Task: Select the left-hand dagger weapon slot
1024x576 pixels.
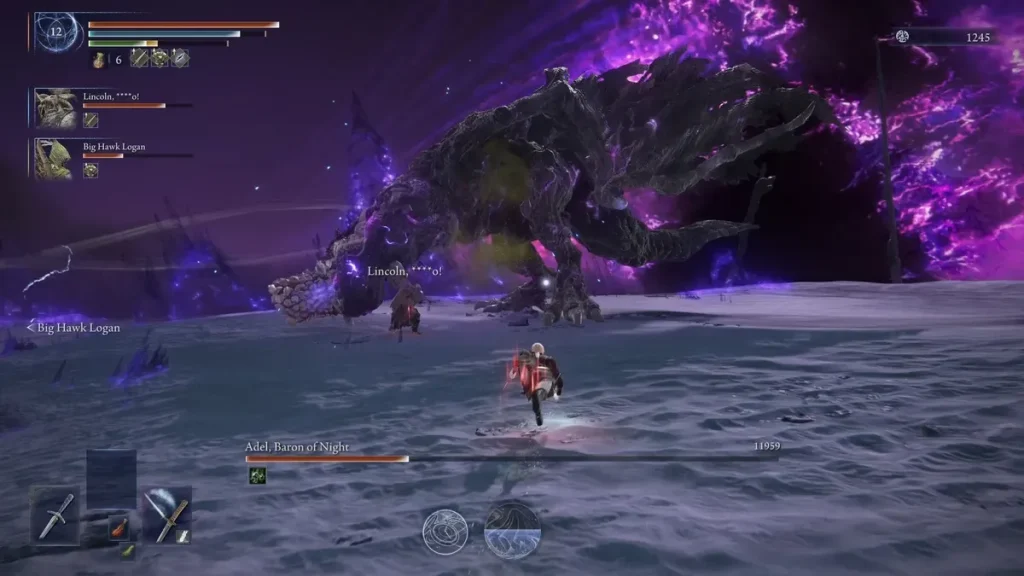Action: 53,514
